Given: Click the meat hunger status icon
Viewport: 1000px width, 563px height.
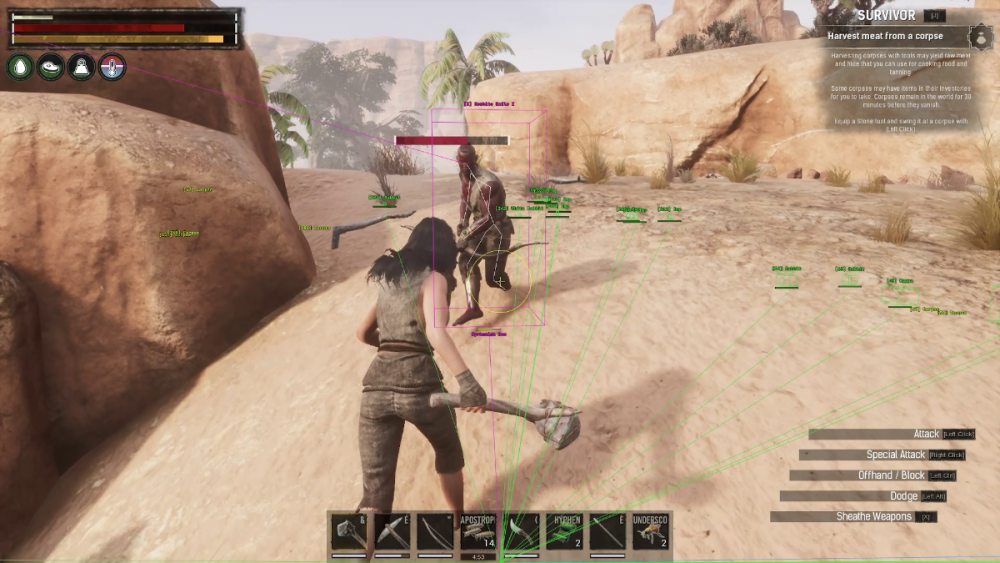Looking at the screenshot, I should [50, 67].
